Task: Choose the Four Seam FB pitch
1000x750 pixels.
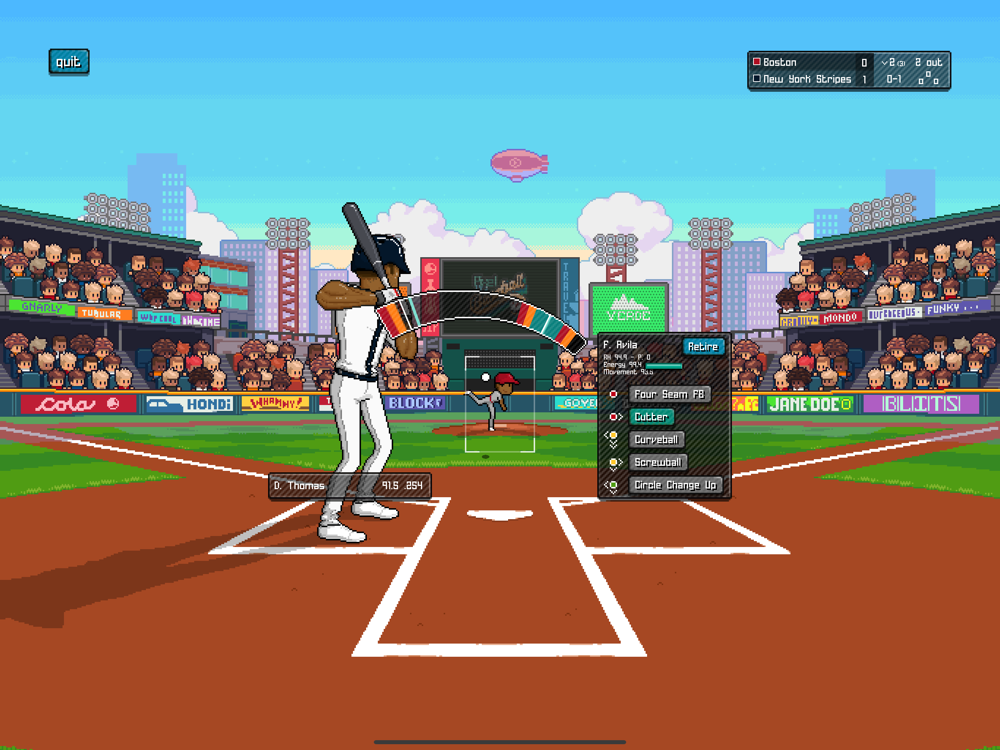Action: 669,394
